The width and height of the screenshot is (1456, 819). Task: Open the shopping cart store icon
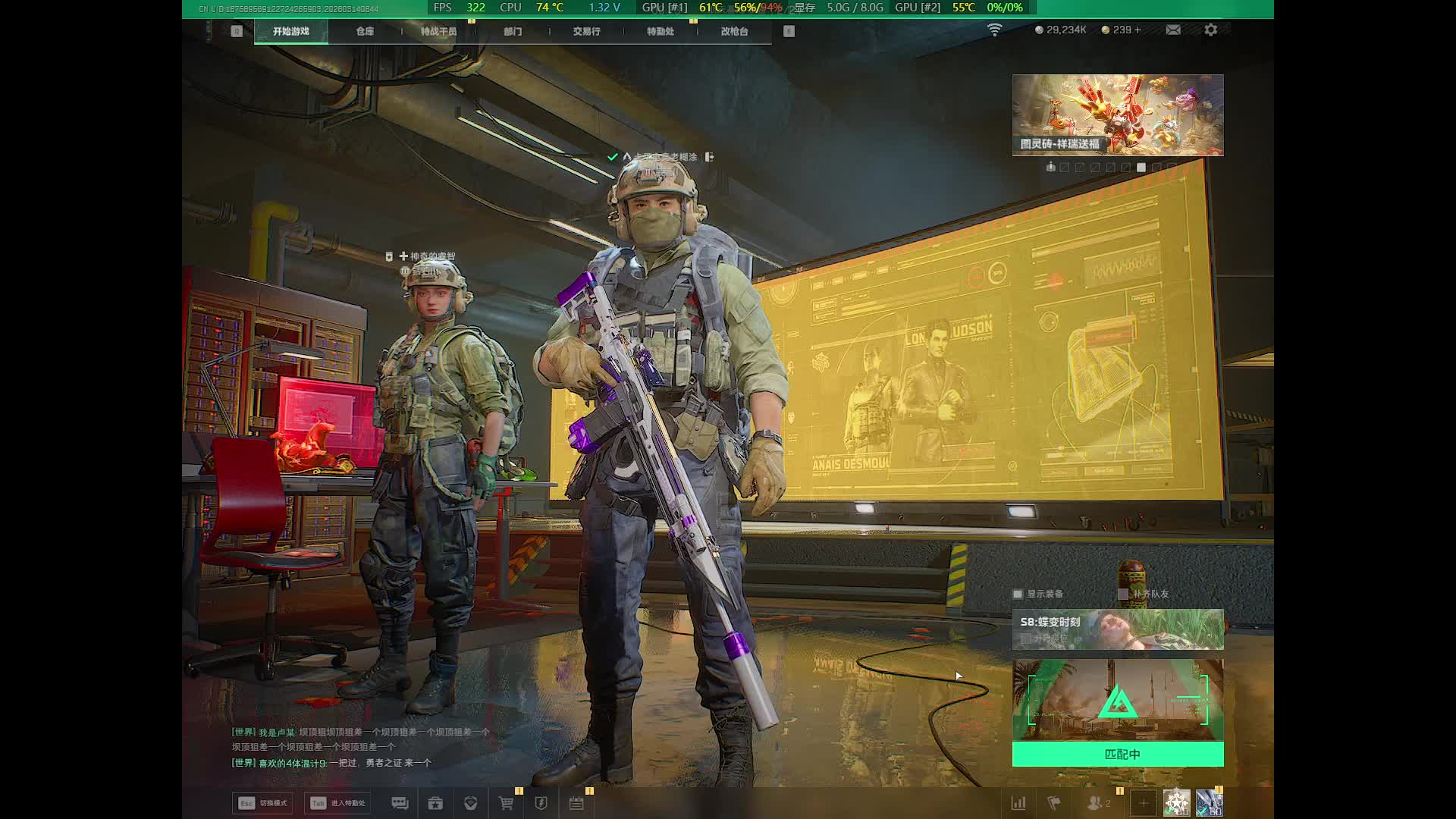(x=506, y=803)
